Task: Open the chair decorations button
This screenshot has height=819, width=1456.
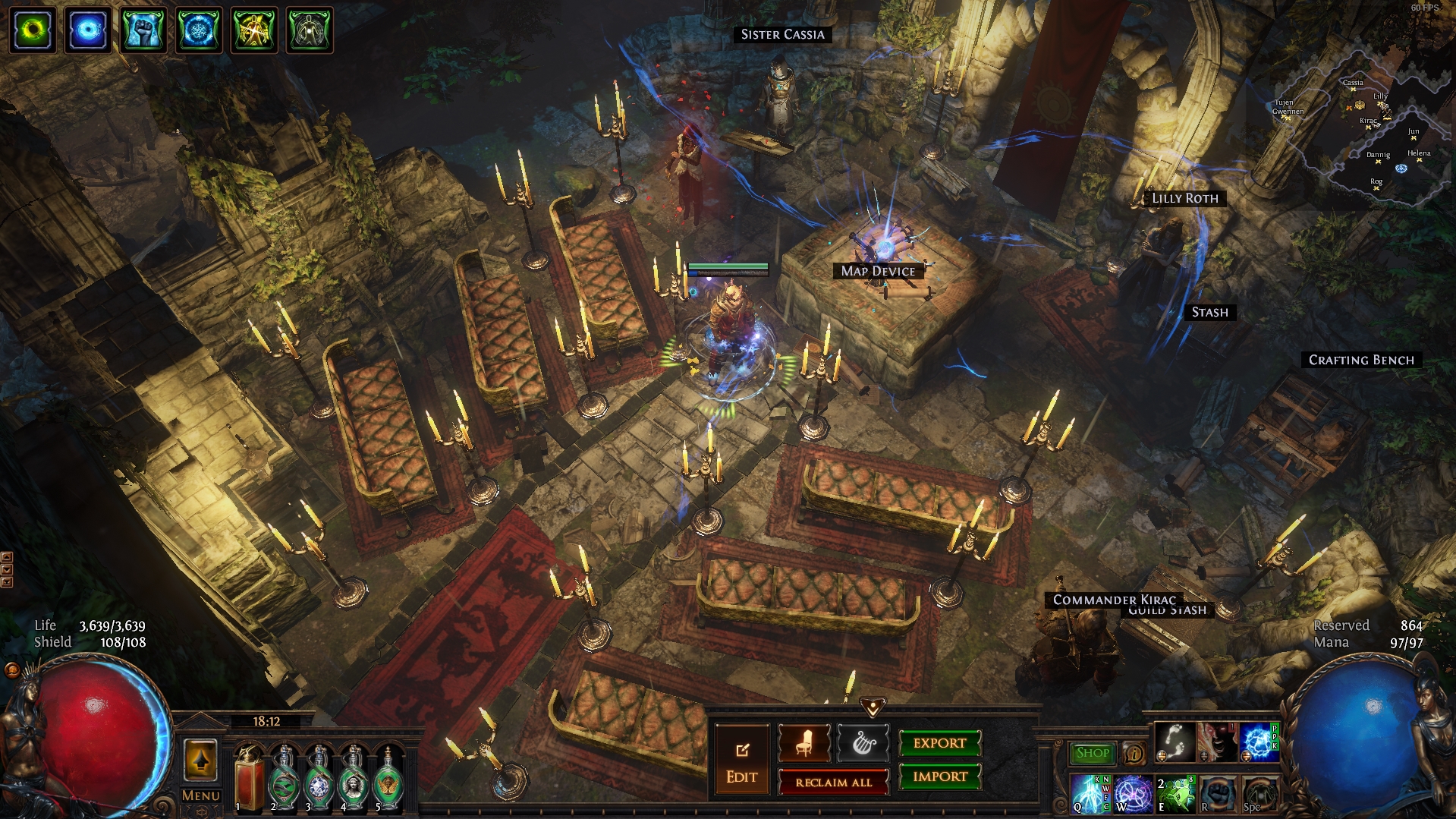Action: [x=803, y=743]
